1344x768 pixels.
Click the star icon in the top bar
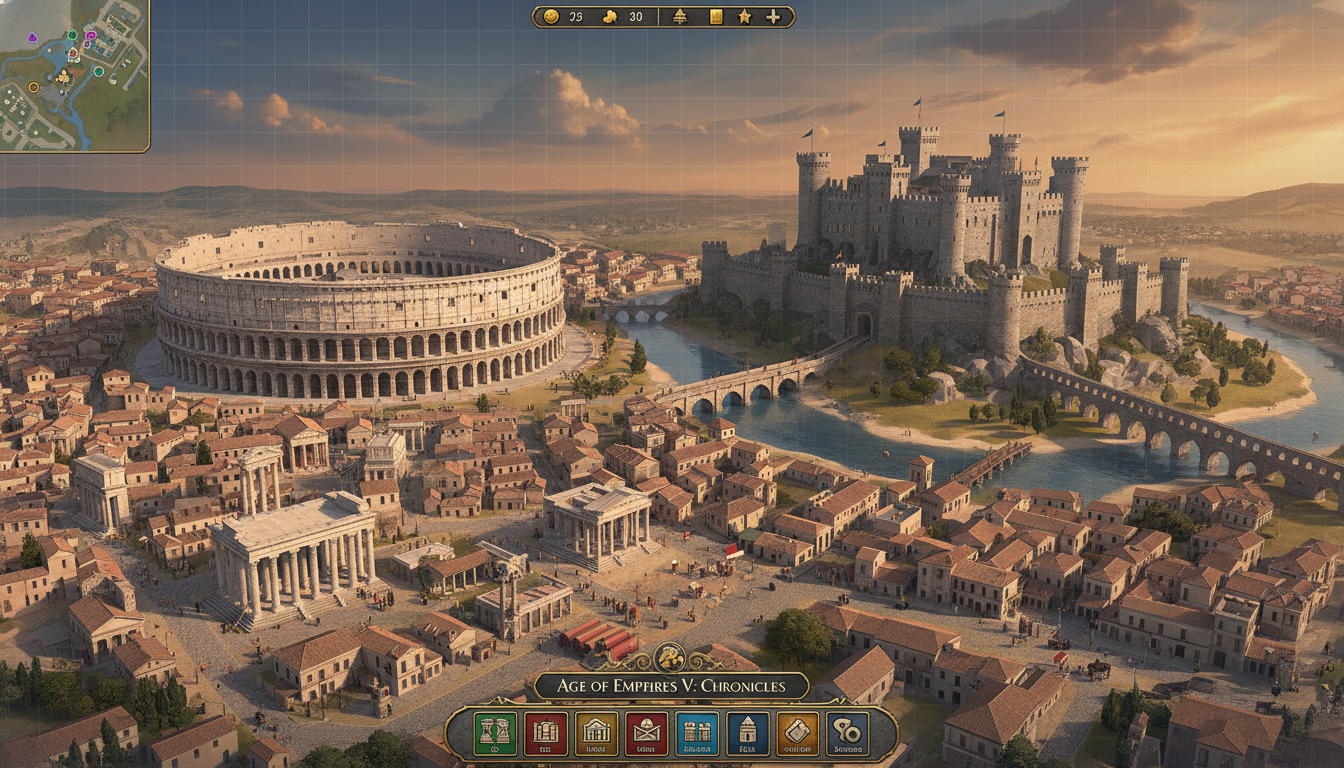746,16
